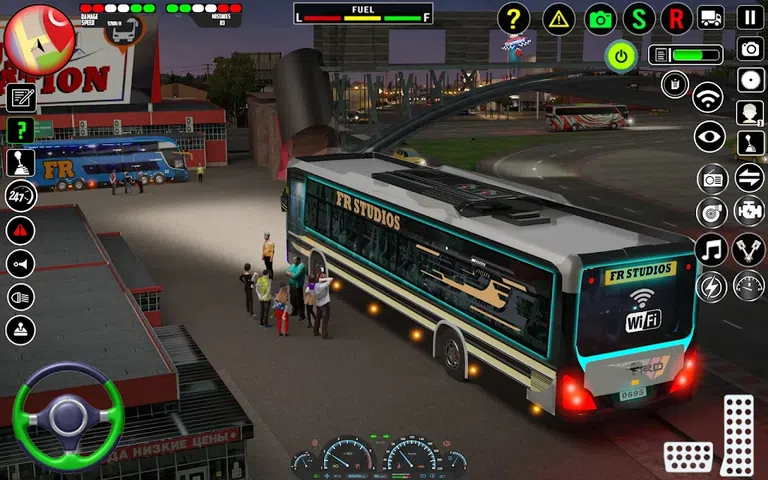
Task: Pause the game
Action: pyautogui.click(x=750, y=17)
